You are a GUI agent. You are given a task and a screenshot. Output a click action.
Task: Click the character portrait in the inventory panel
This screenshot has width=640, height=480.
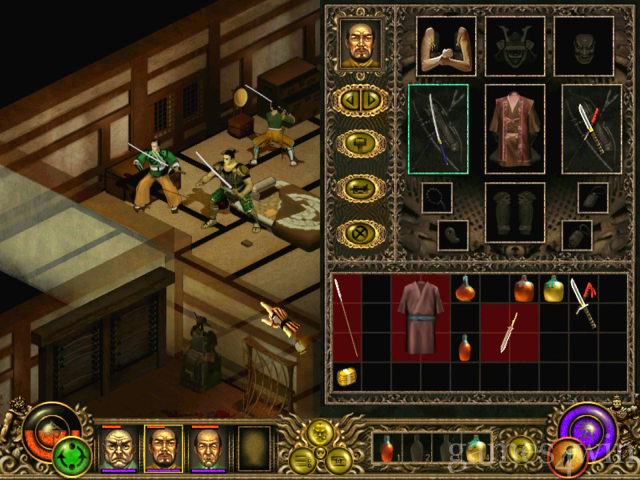(360, 43)
